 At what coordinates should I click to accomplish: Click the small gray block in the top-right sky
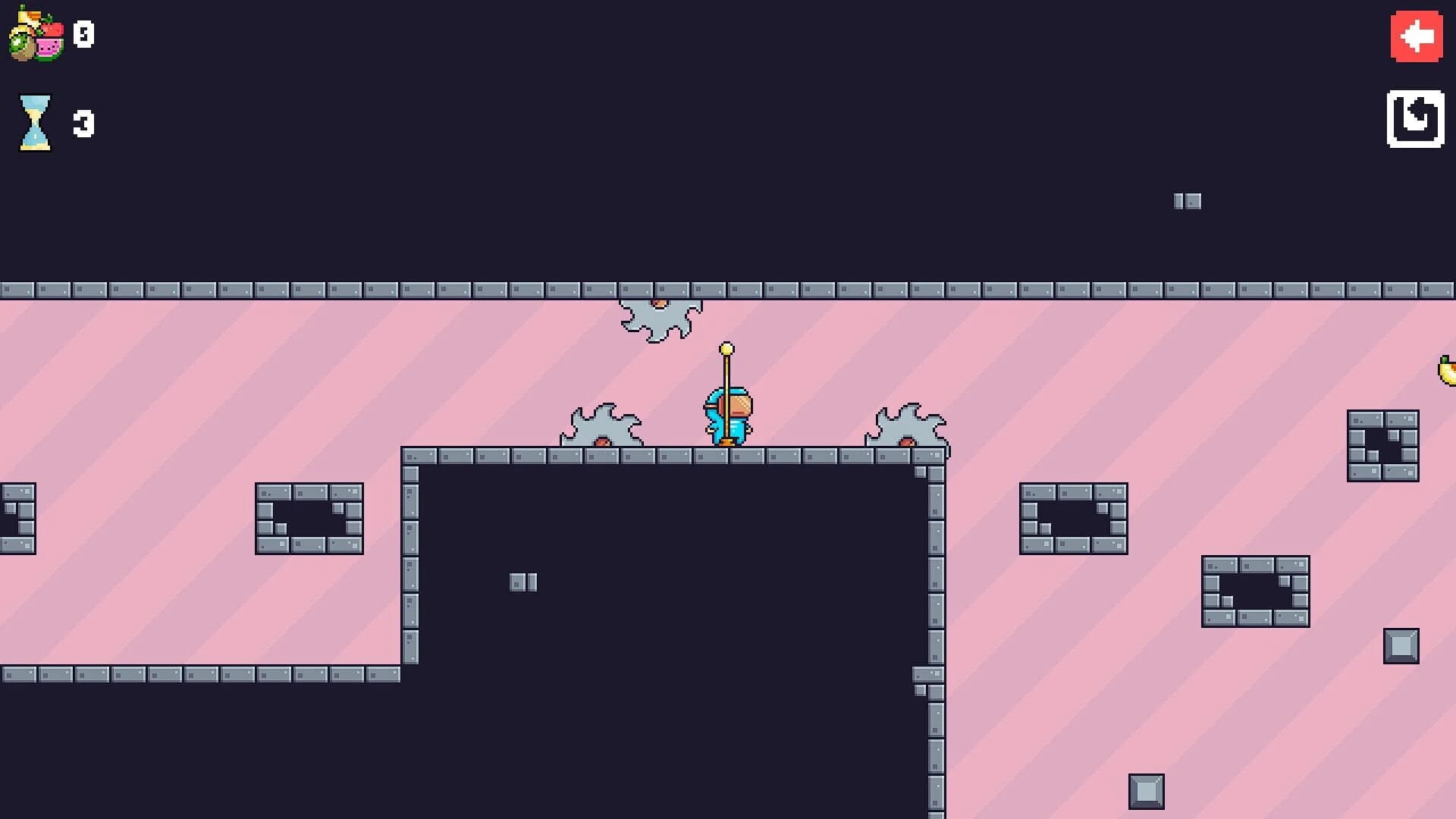pos(1187,201)
